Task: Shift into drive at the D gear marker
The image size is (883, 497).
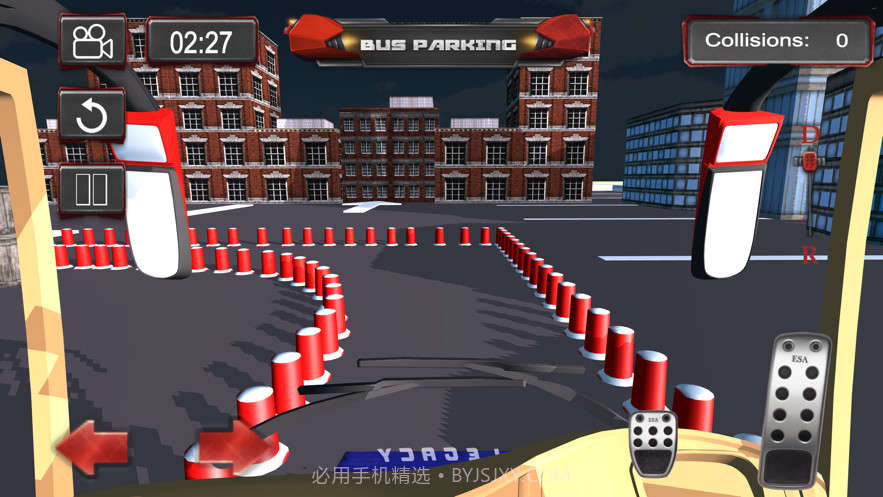Action: click(x=810, y=134)
